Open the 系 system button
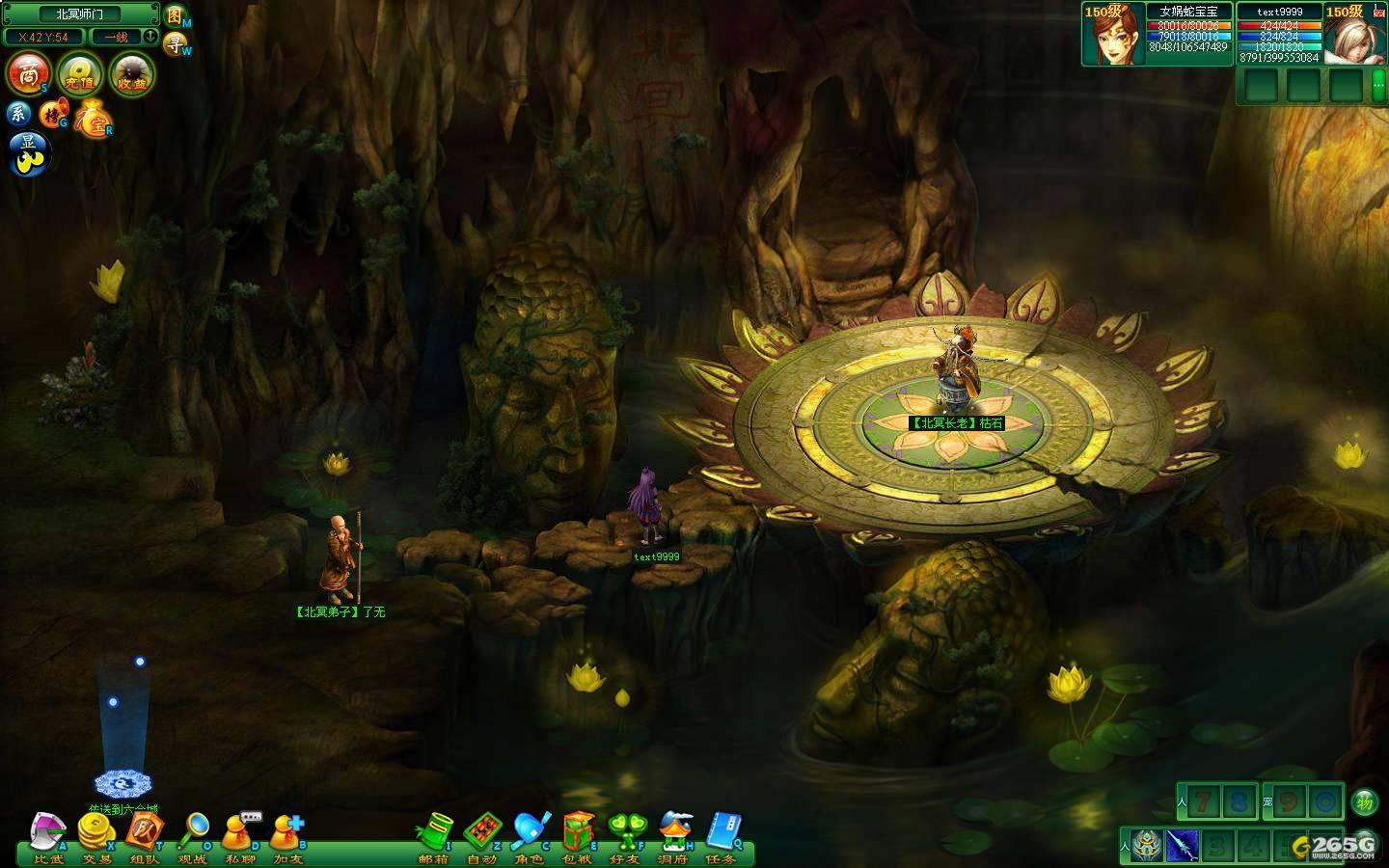The height and width of the screenshot is (868, 1389). pos(19,113)
